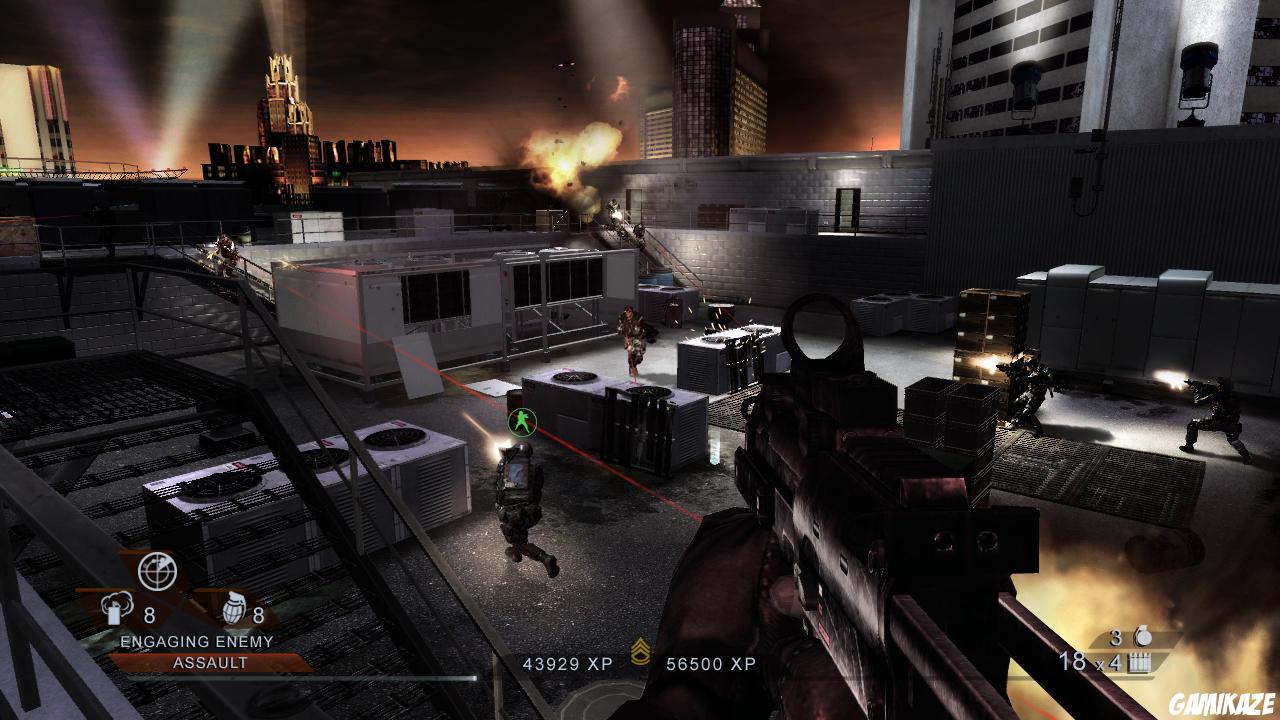
Task: Click the green teammate marker above the squad member
Action: click(x=522, y=421)
